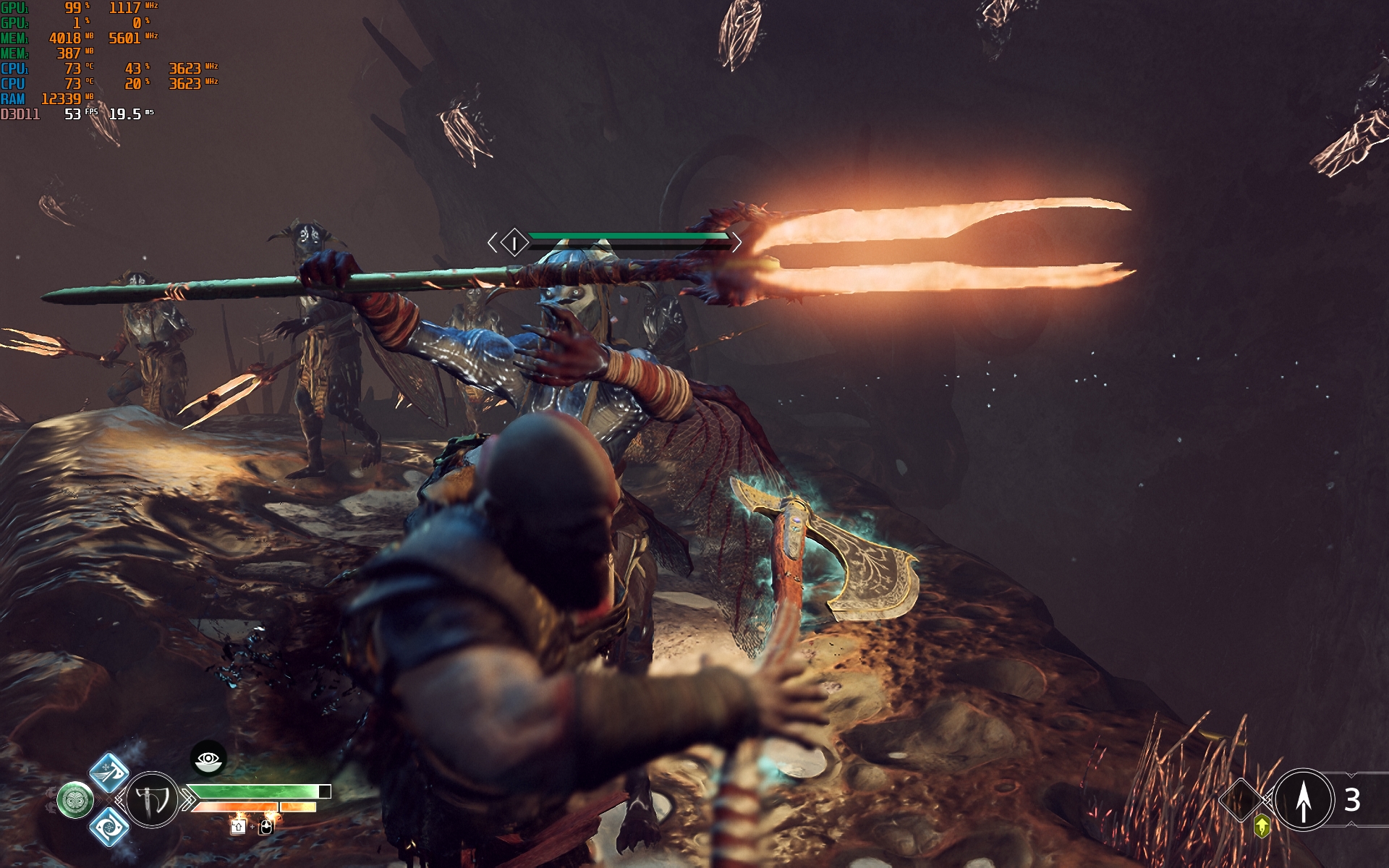Click the yellow-green arrow buff icon
1389x868 pixels.
click(1262, 825)
